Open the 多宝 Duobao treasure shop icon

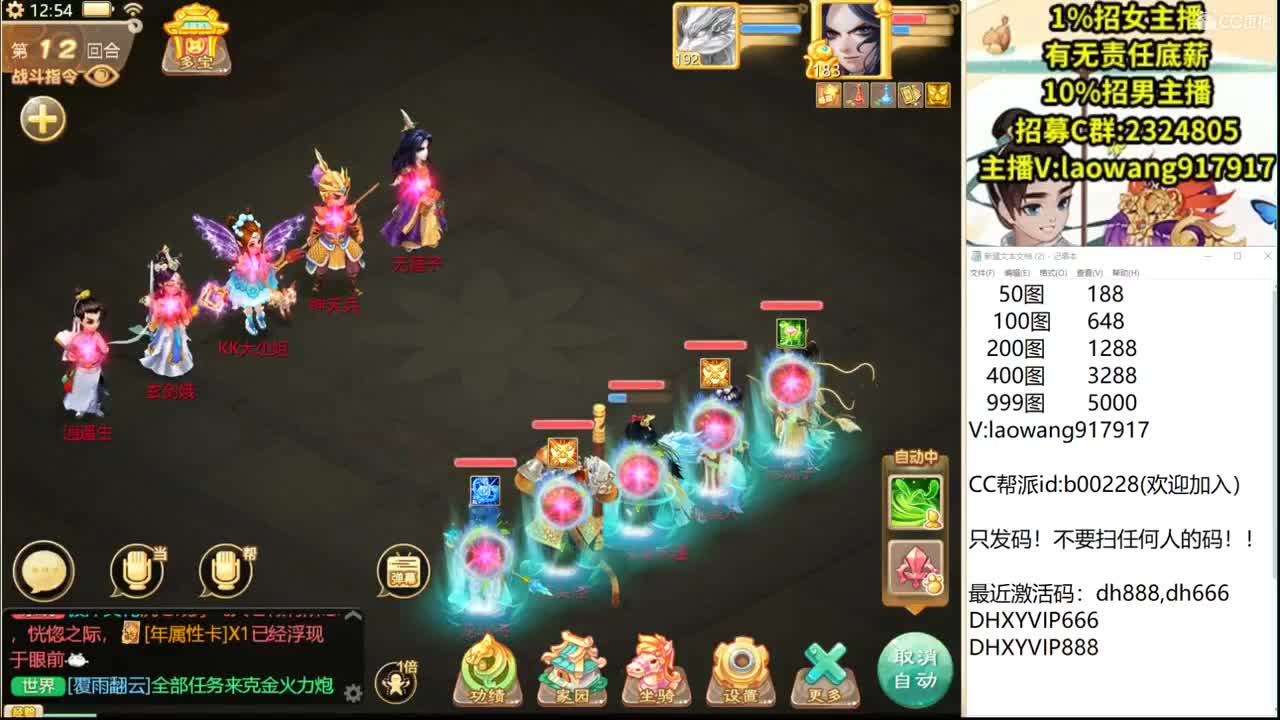tap(195, 40)
